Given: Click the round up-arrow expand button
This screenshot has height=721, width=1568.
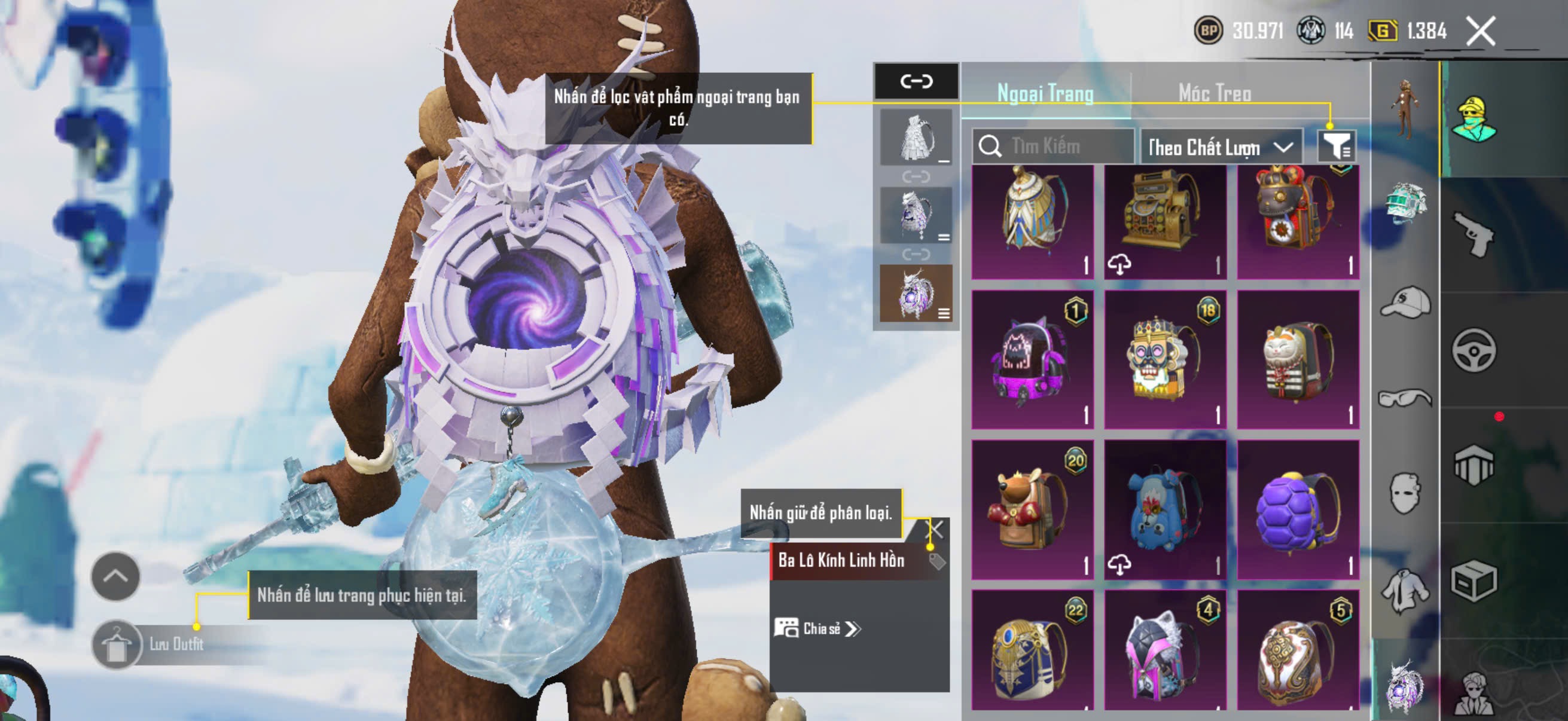Looking at the screenshot, I should 115,576.
